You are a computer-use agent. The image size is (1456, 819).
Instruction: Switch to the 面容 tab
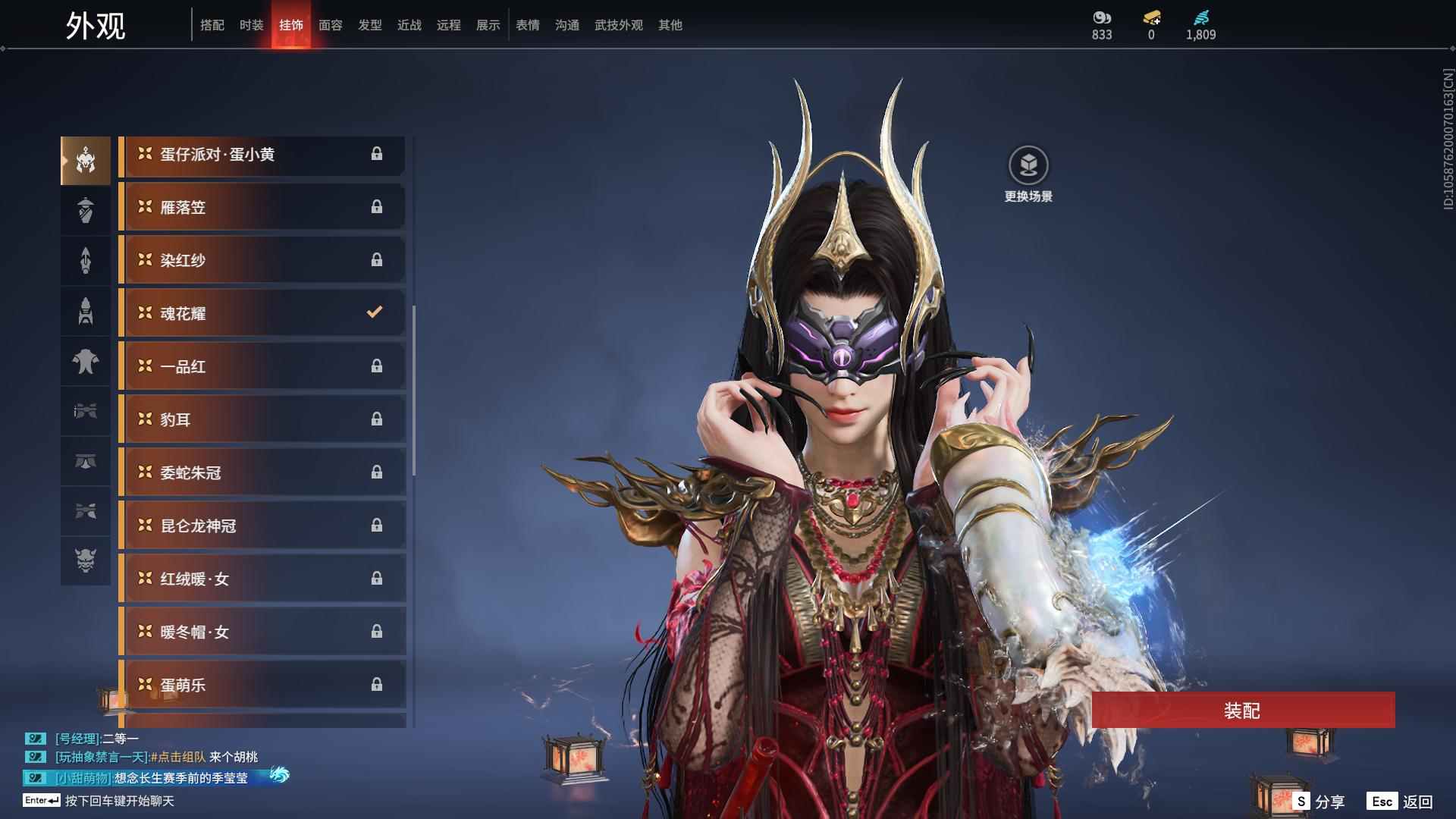[330, 25]
